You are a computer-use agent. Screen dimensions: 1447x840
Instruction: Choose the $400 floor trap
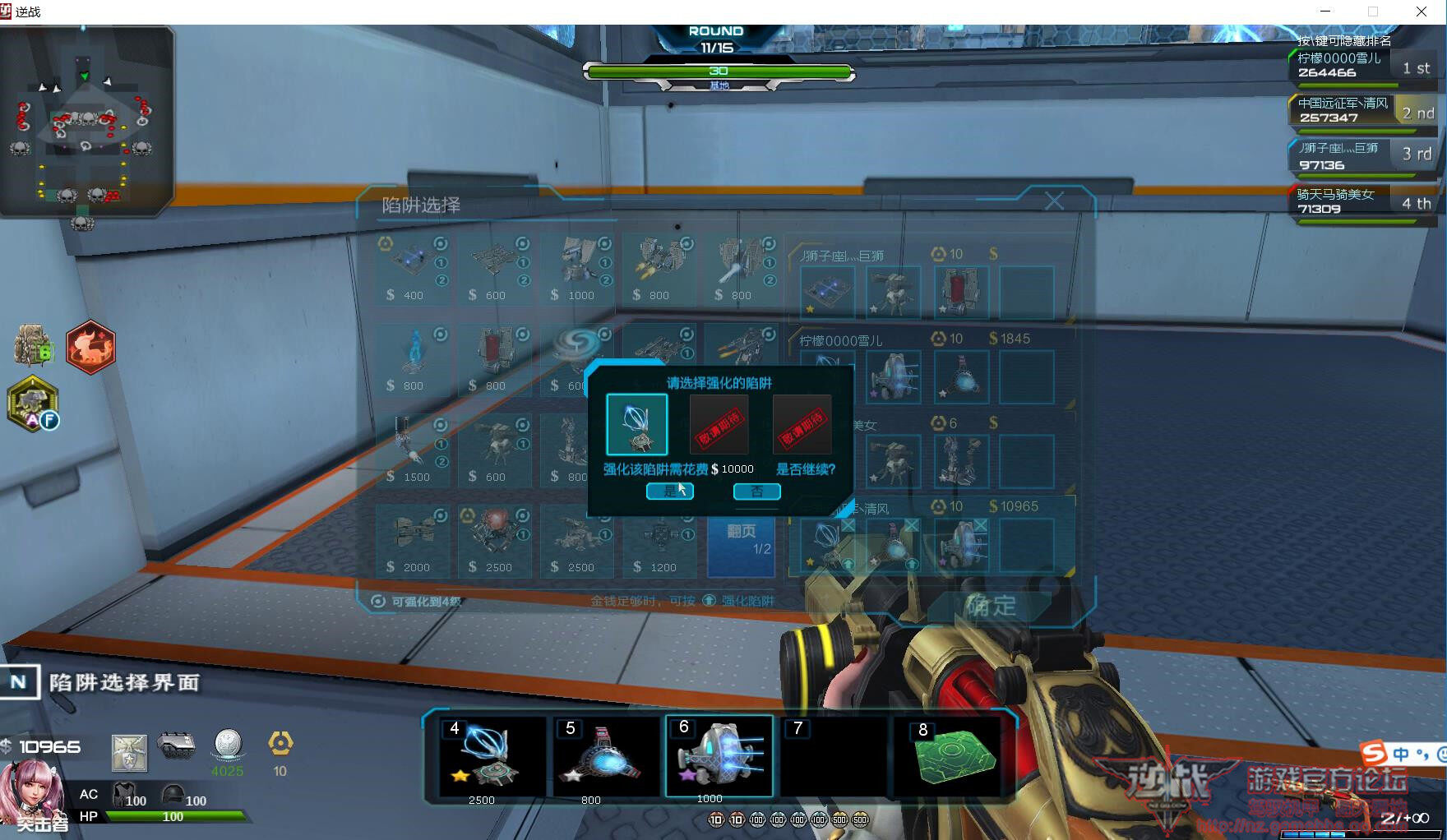tap(414, 268)
